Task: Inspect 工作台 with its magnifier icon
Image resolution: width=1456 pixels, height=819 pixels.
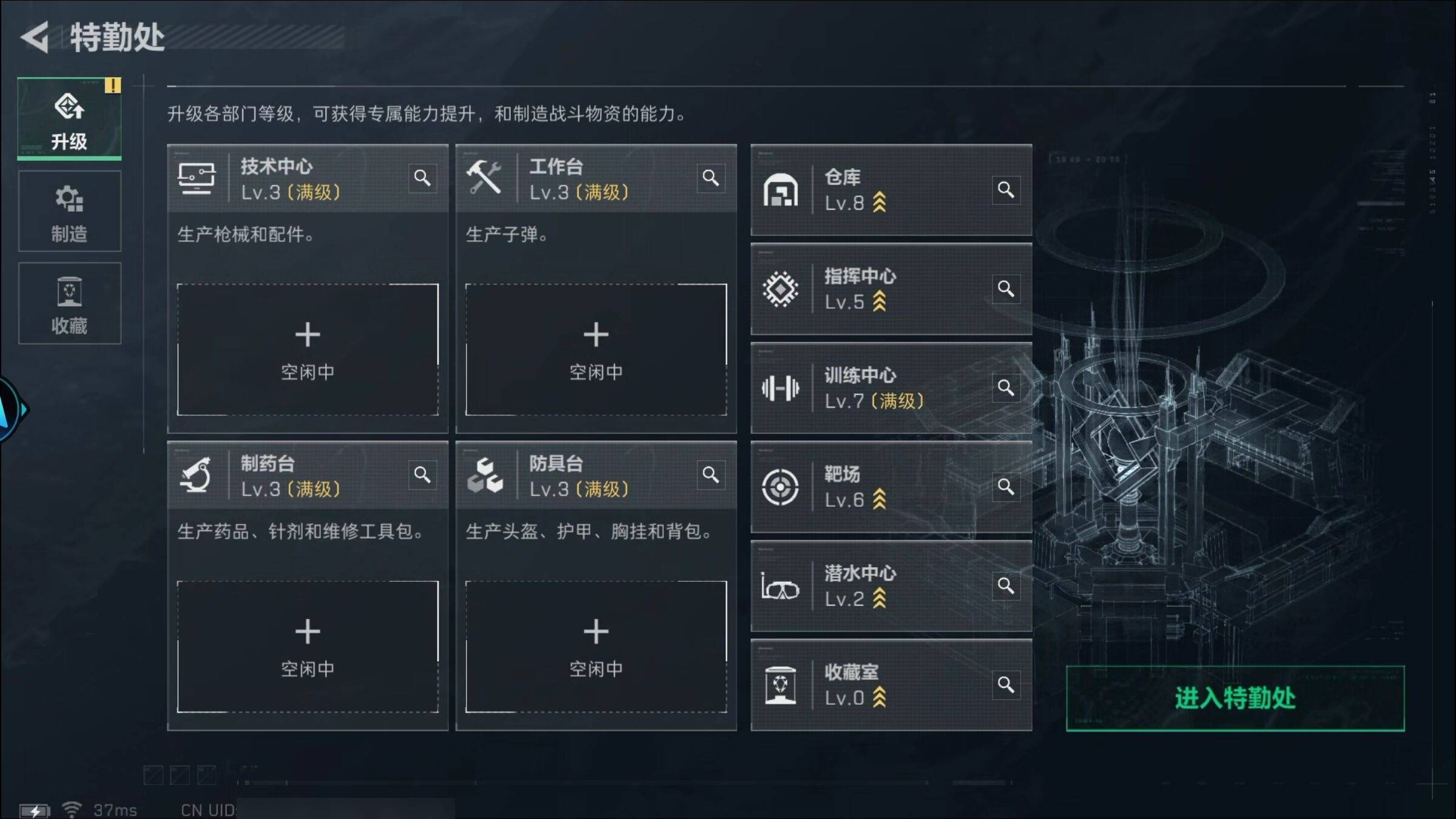Action: coord(710,178)
